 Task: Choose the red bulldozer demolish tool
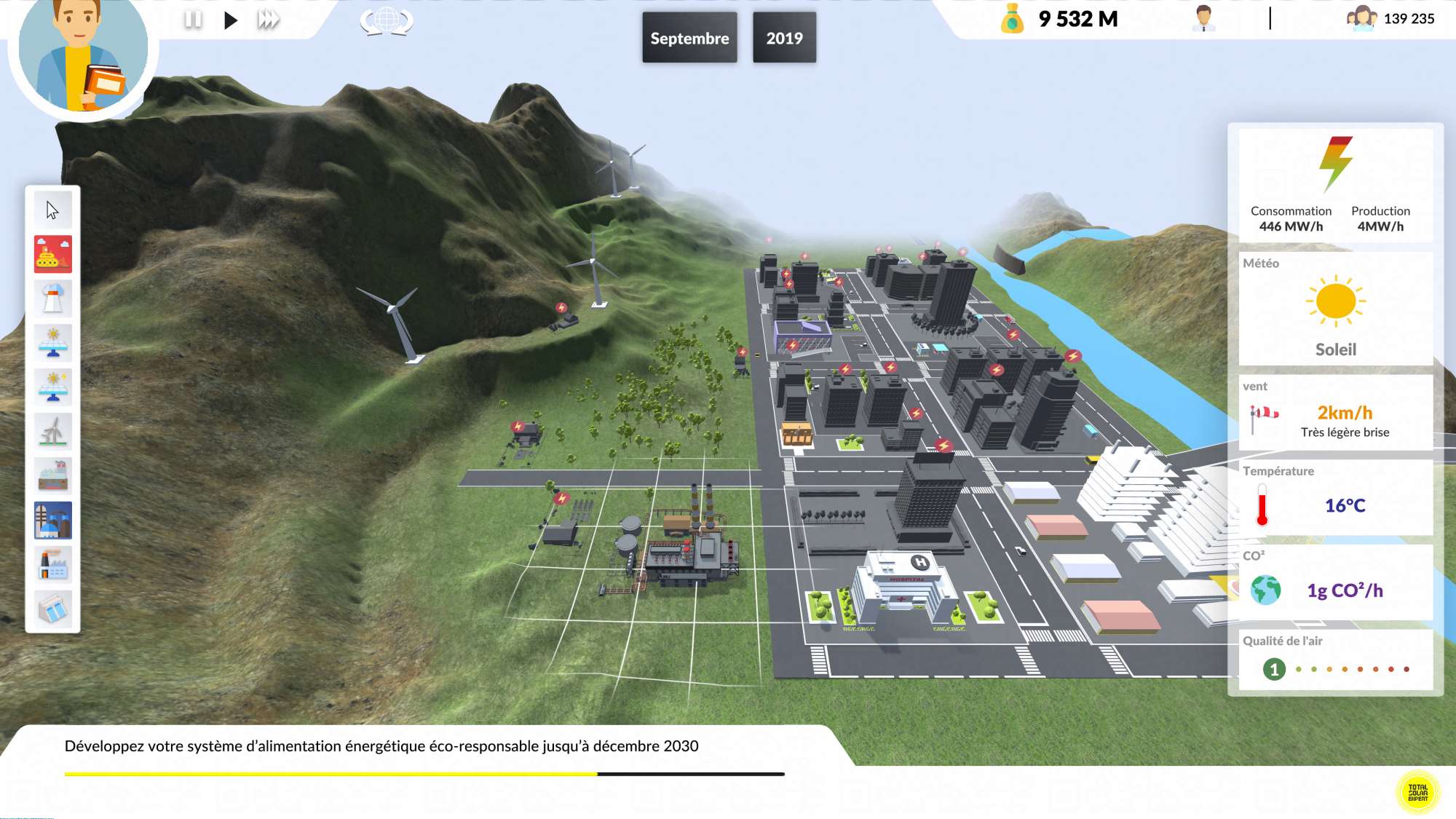pyautogui.click(x=52, y=254)
